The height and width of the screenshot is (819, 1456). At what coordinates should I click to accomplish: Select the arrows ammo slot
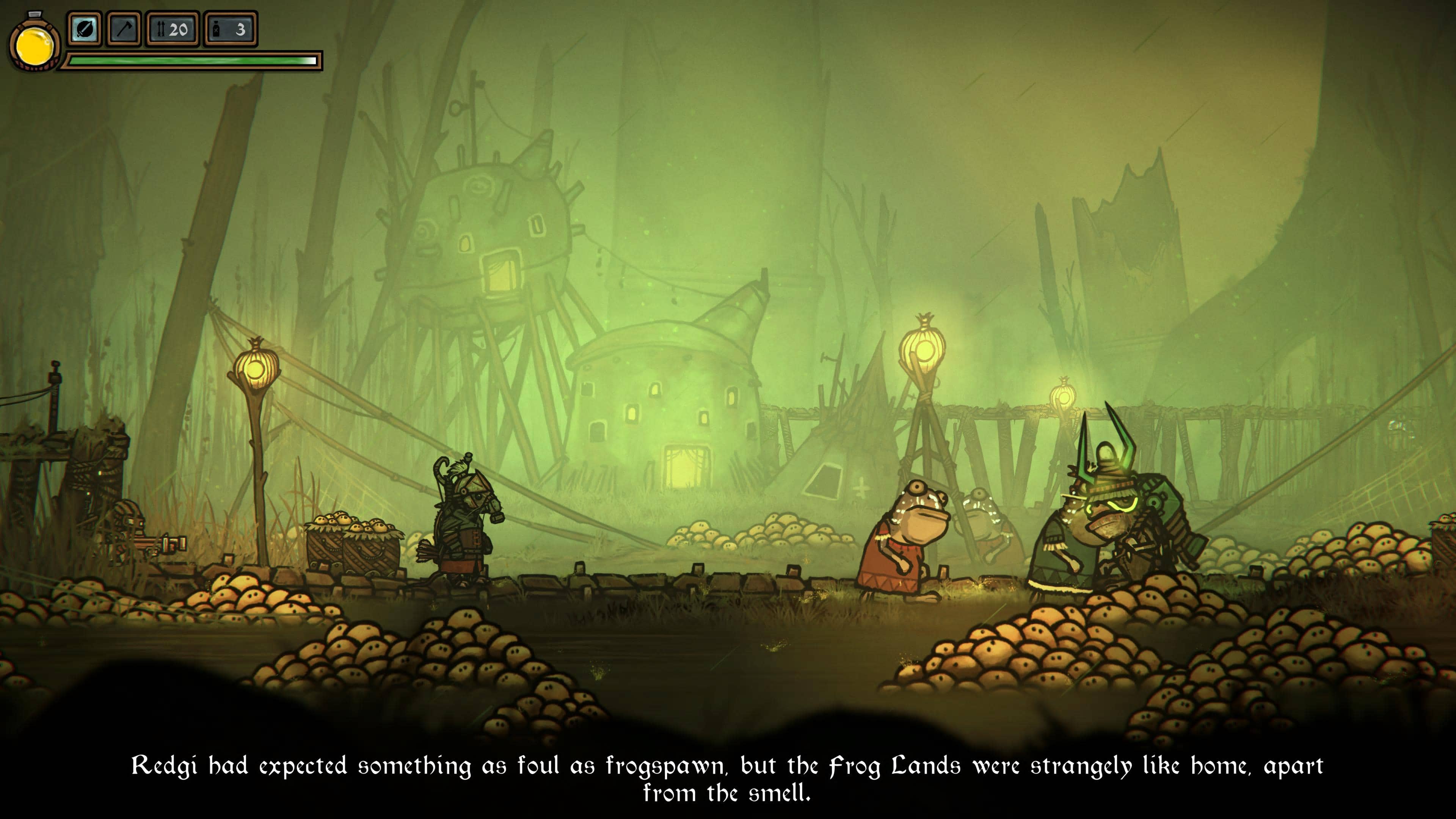pyautogui.click(x=173, y=29)
